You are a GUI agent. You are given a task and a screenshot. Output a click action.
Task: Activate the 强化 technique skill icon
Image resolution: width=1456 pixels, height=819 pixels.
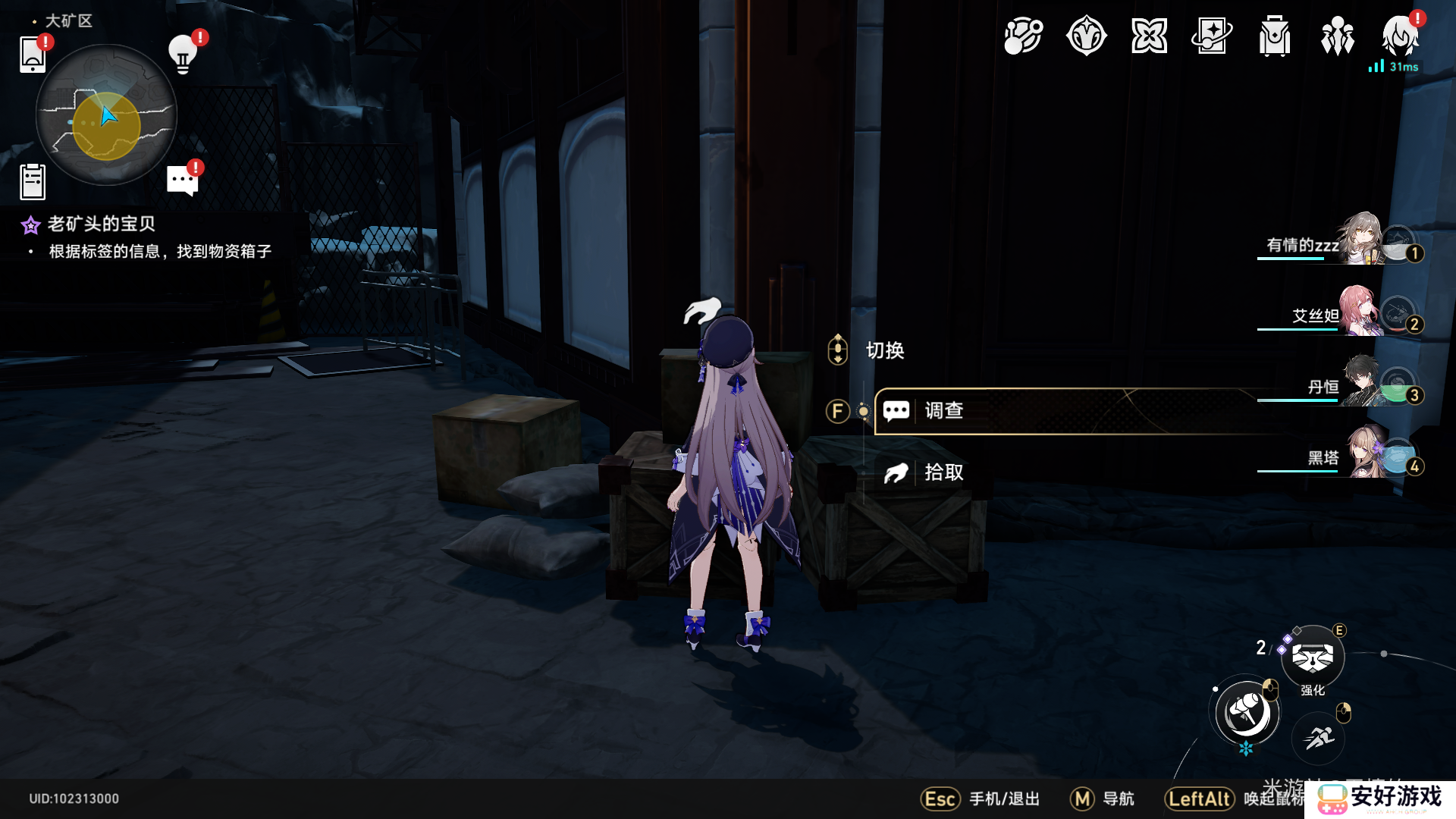click(x=1313, y=657)
